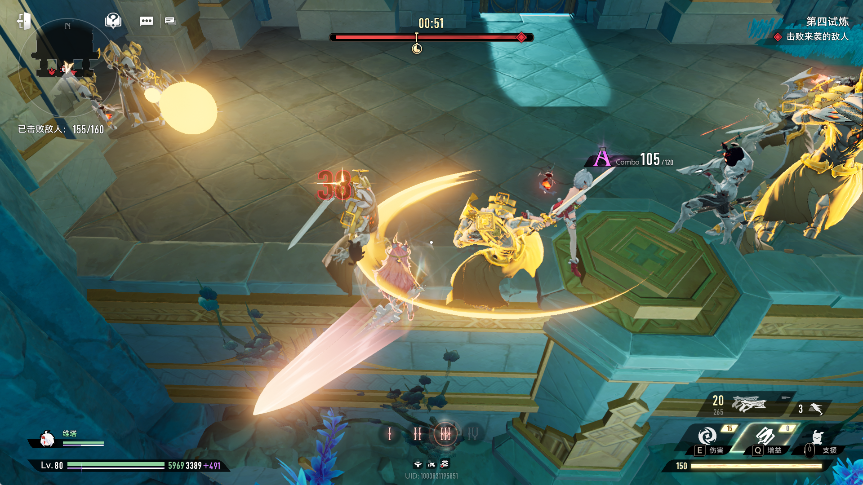
Task: Activate the E damage skill
Action: tap(705, 437)
